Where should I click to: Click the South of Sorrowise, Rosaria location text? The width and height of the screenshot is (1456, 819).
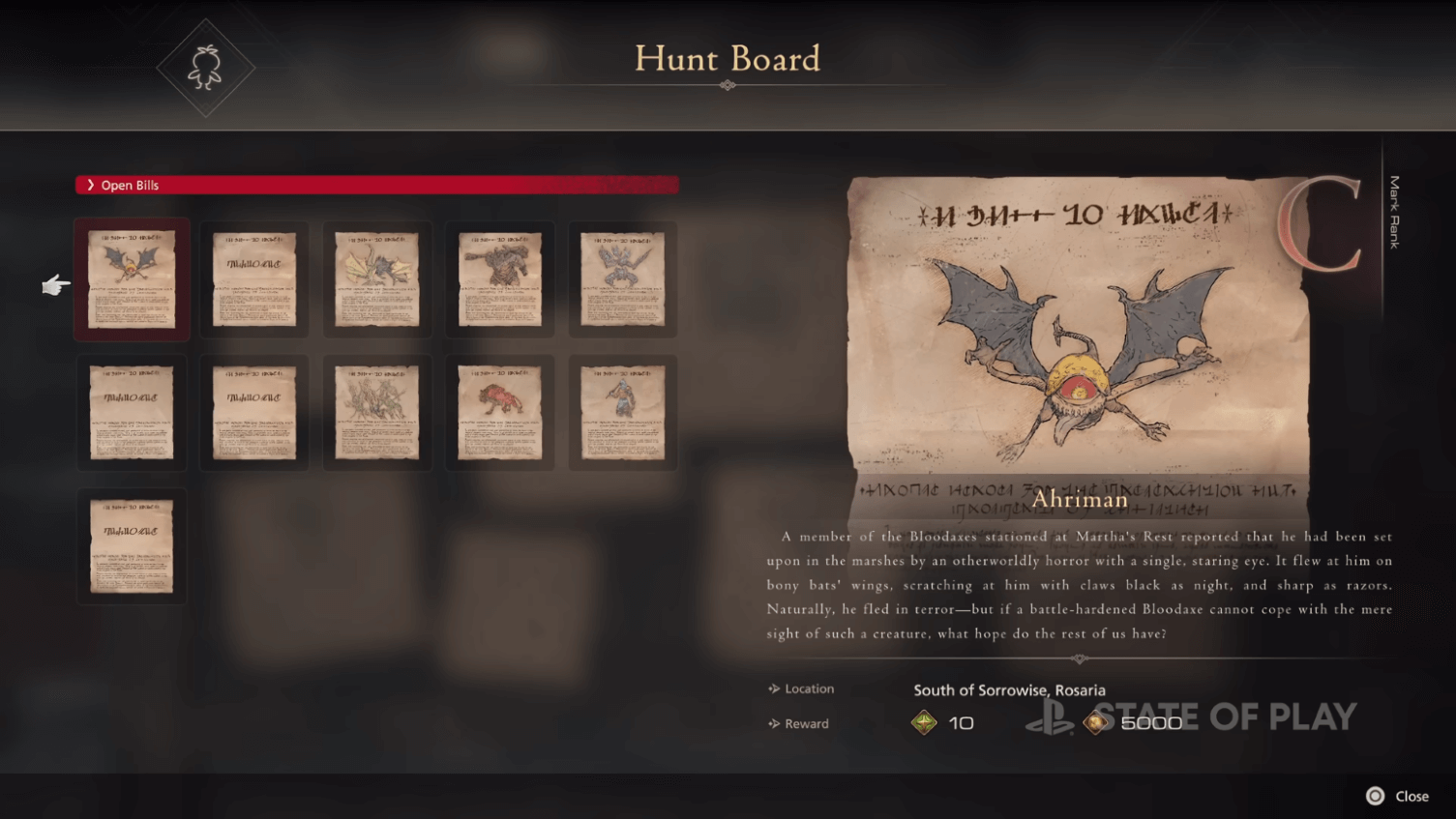[1009, 689]
